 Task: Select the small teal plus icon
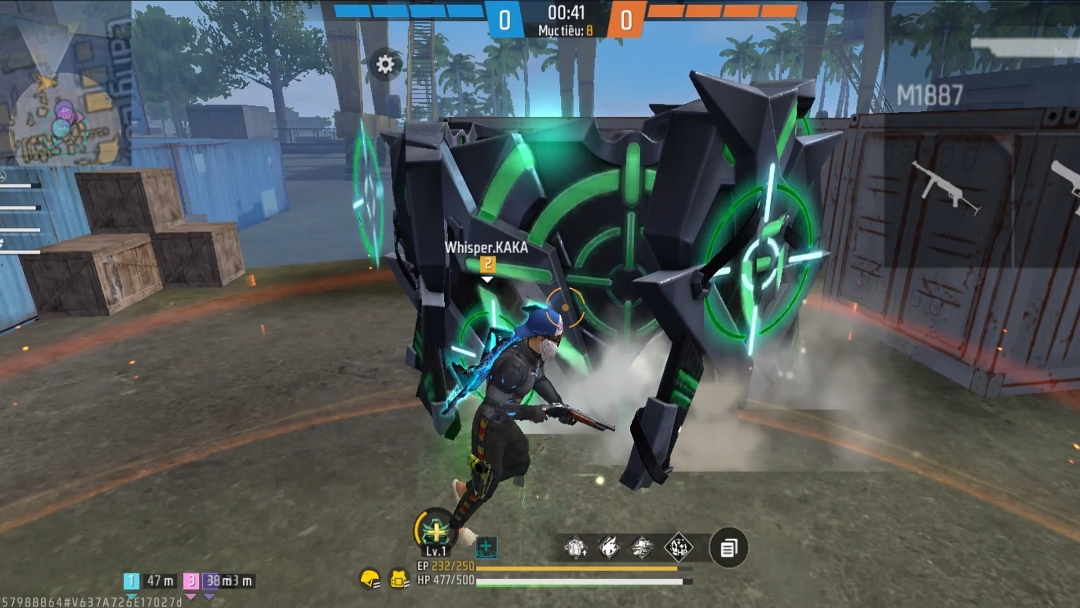(486, 547)
